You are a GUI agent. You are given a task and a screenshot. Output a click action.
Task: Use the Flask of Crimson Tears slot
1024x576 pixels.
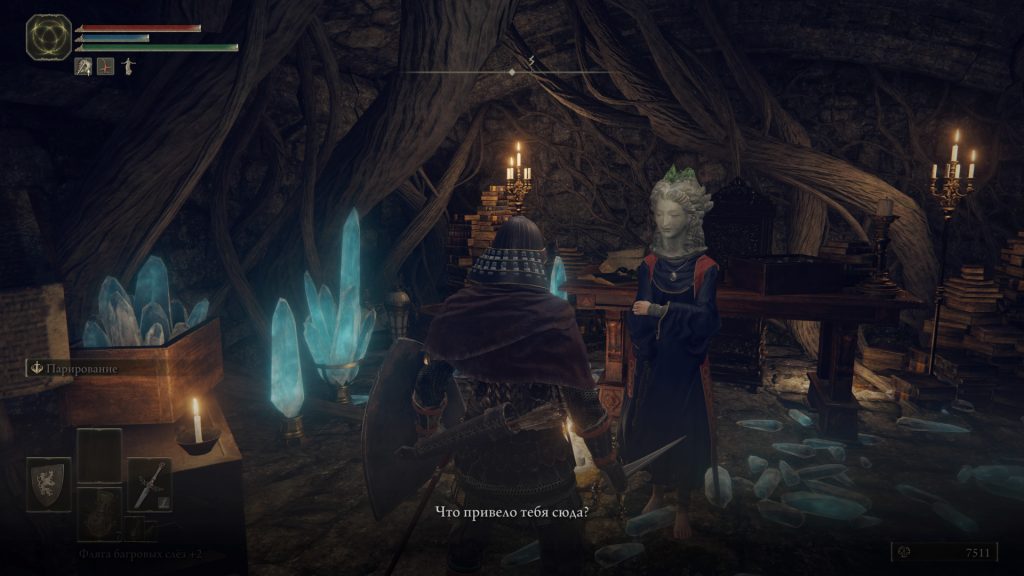coord(98,513)
